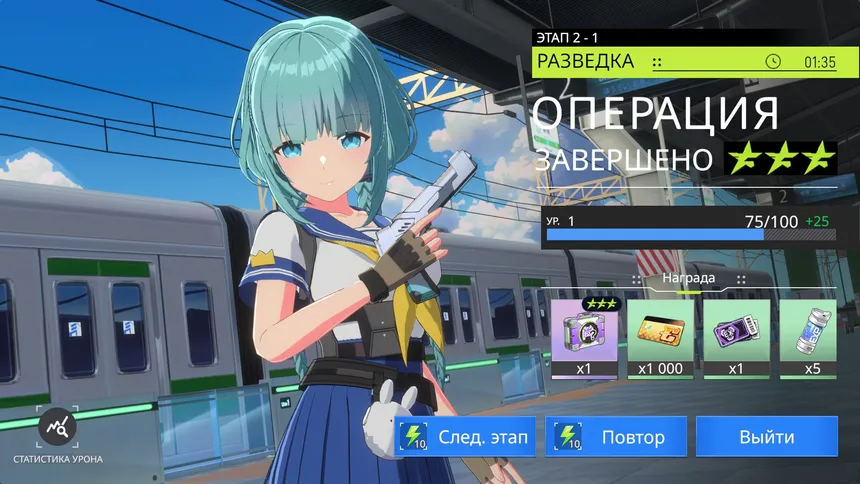Start the next stage with След. этап

tap(464, 437)
